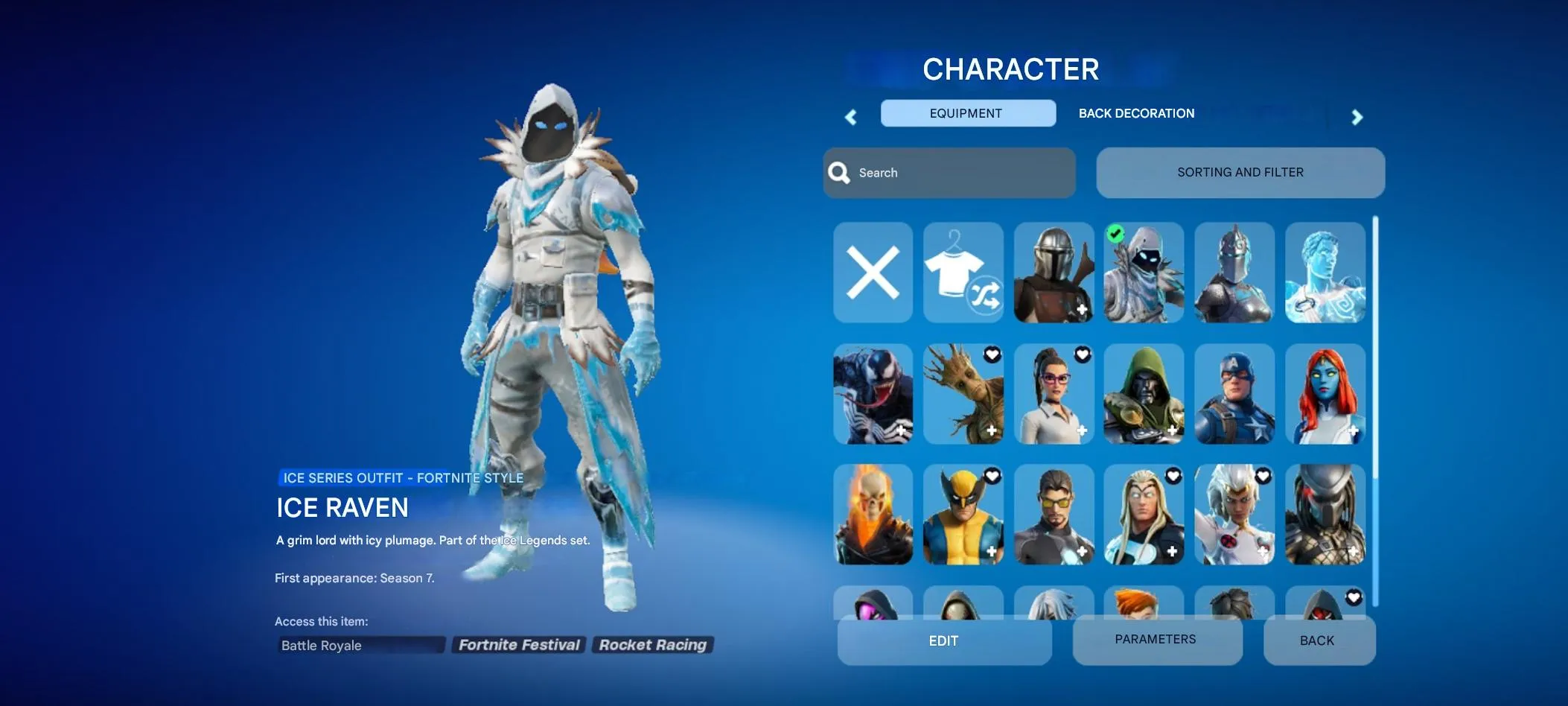Click the left chevron for previous category
Screen dimensions: 1568x706
tap(851, 118)
